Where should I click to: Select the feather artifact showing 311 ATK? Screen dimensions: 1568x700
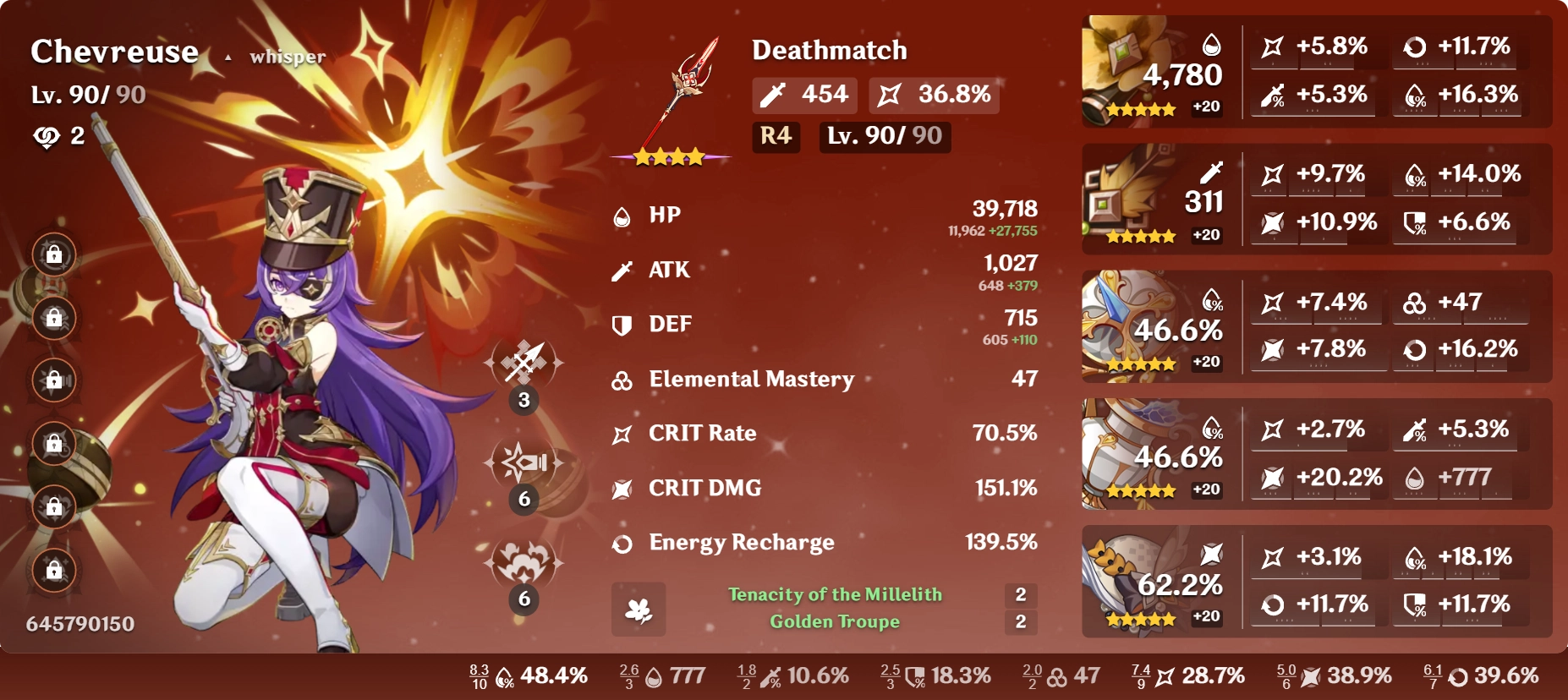tap(1125, 194)
